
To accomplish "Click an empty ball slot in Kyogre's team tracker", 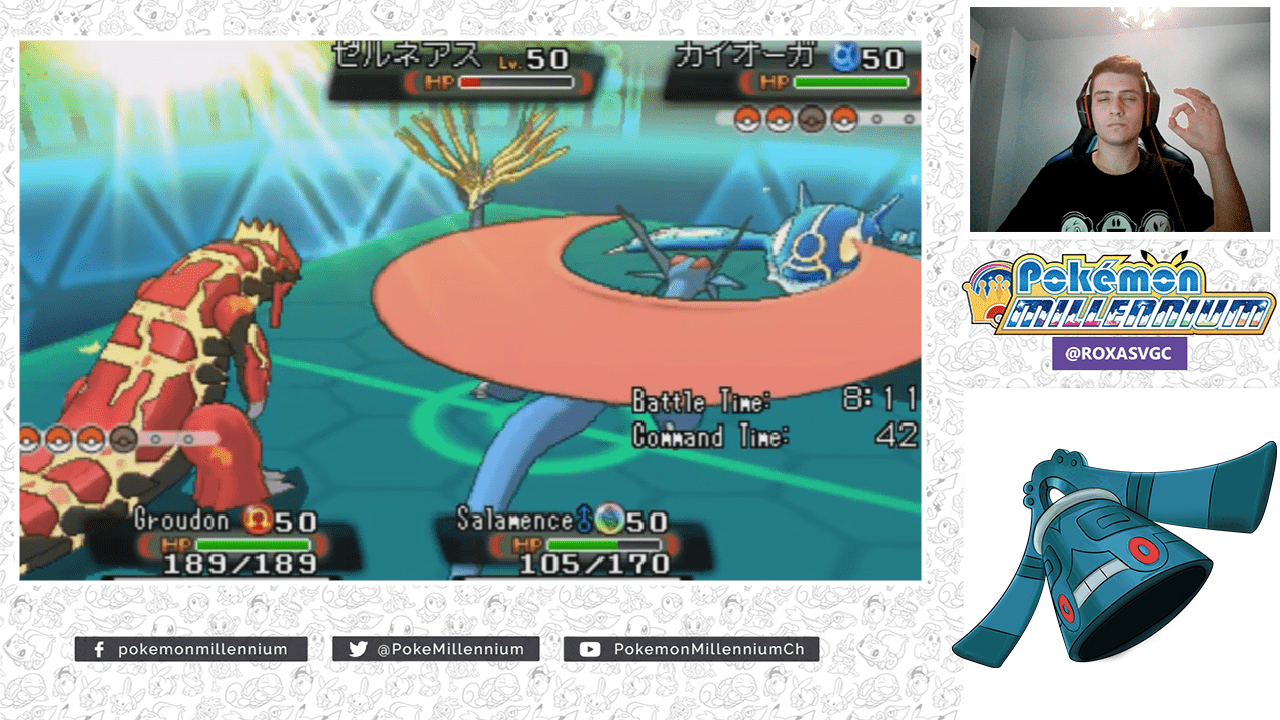I will (x=878, y=121).
